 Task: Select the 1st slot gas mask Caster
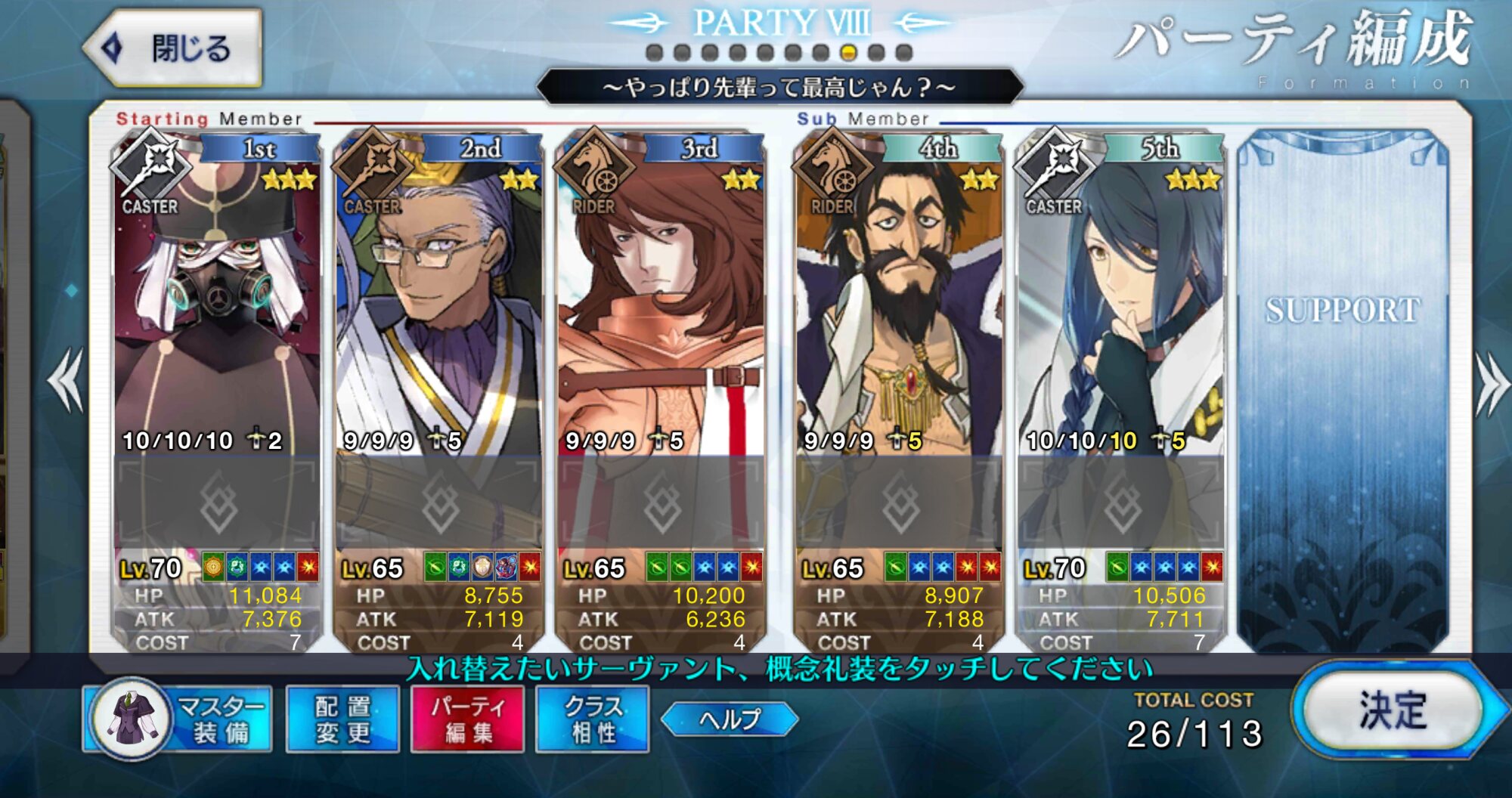pyautogui.click(x=216, y=302)
